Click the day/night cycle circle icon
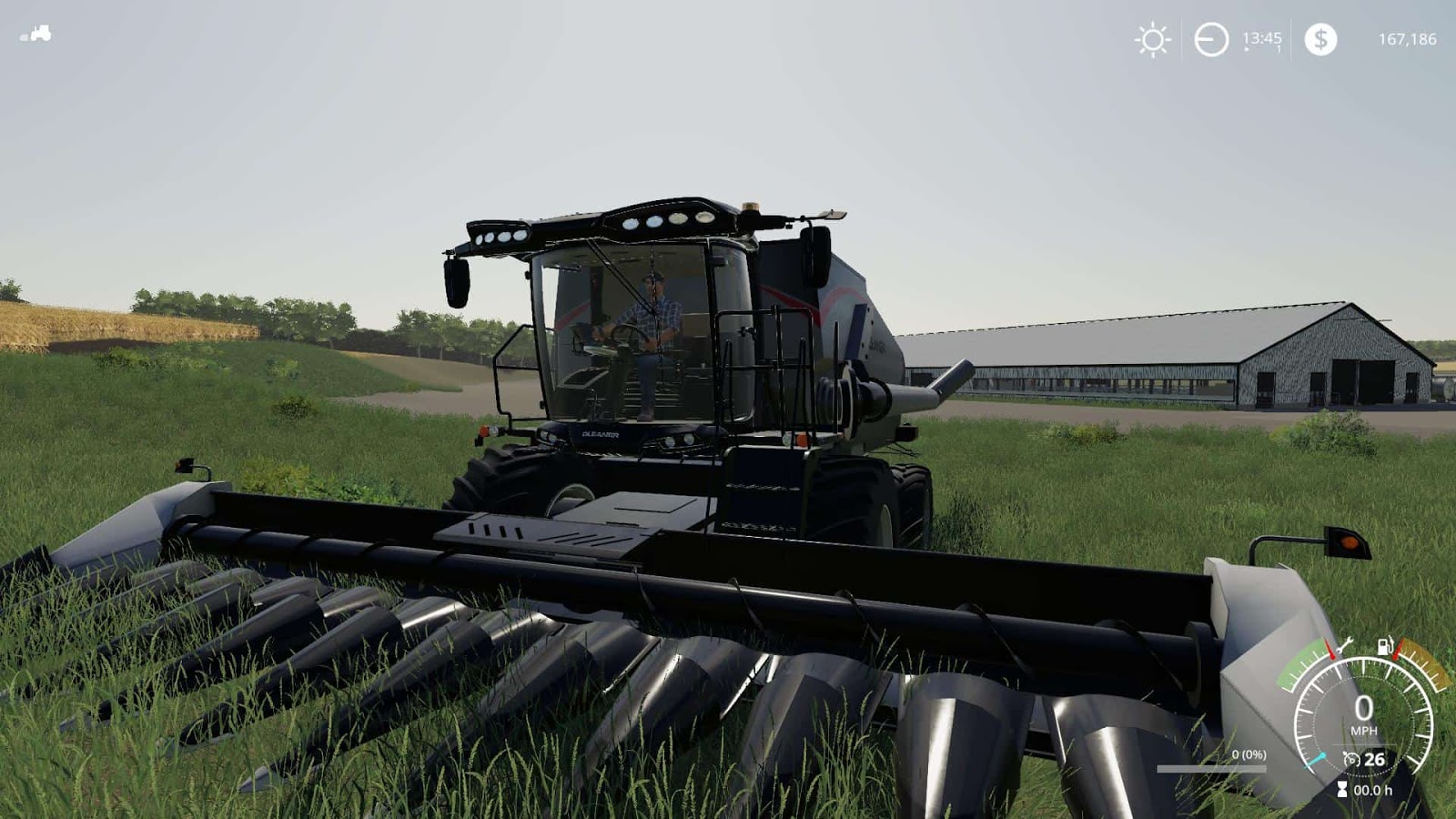This screenshot has height=819, width=1456. pyautogui.click(x=1210, y=38)
